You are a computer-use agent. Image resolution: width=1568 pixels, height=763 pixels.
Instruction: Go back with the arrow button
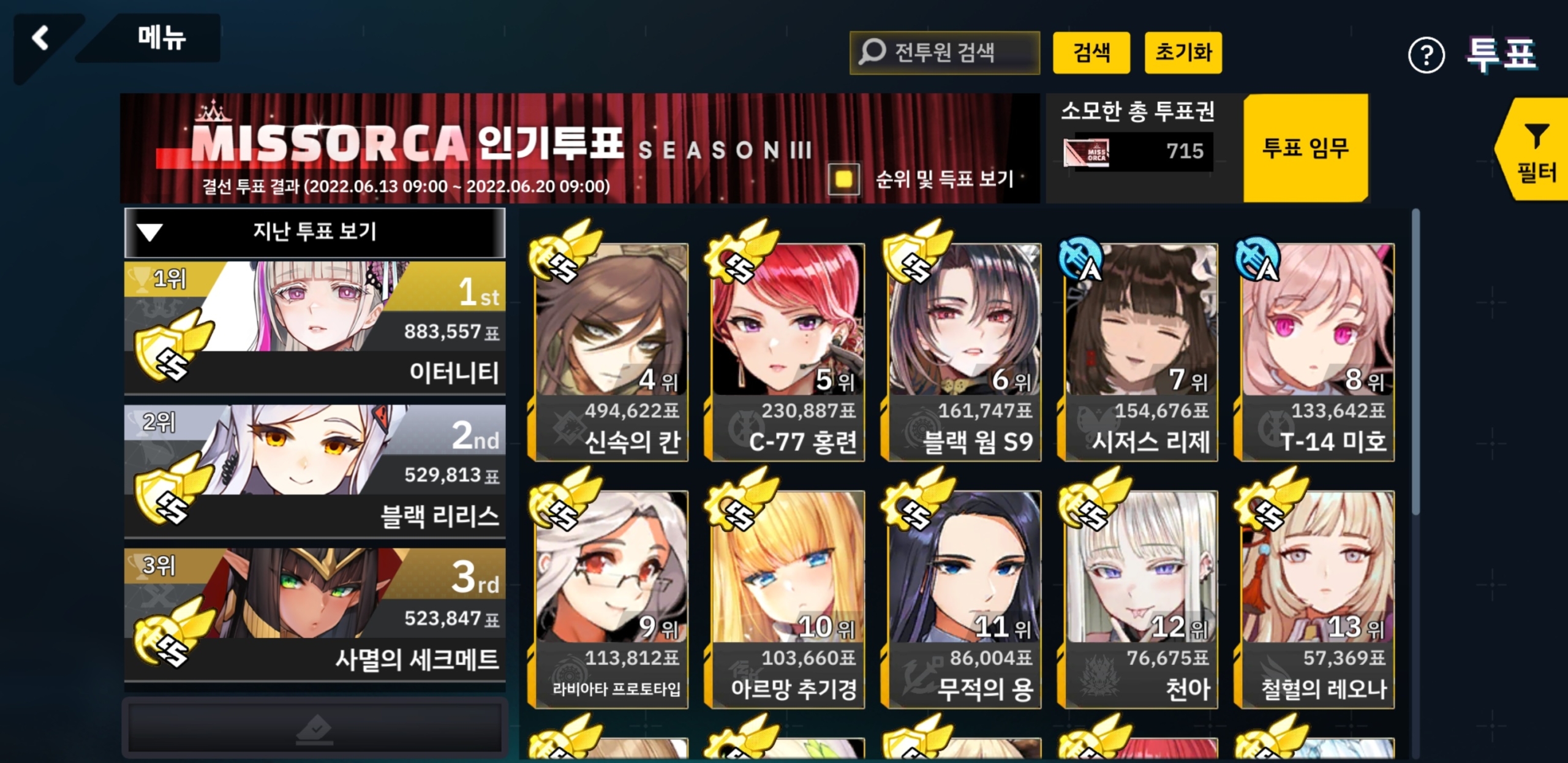tap(41, 38)
